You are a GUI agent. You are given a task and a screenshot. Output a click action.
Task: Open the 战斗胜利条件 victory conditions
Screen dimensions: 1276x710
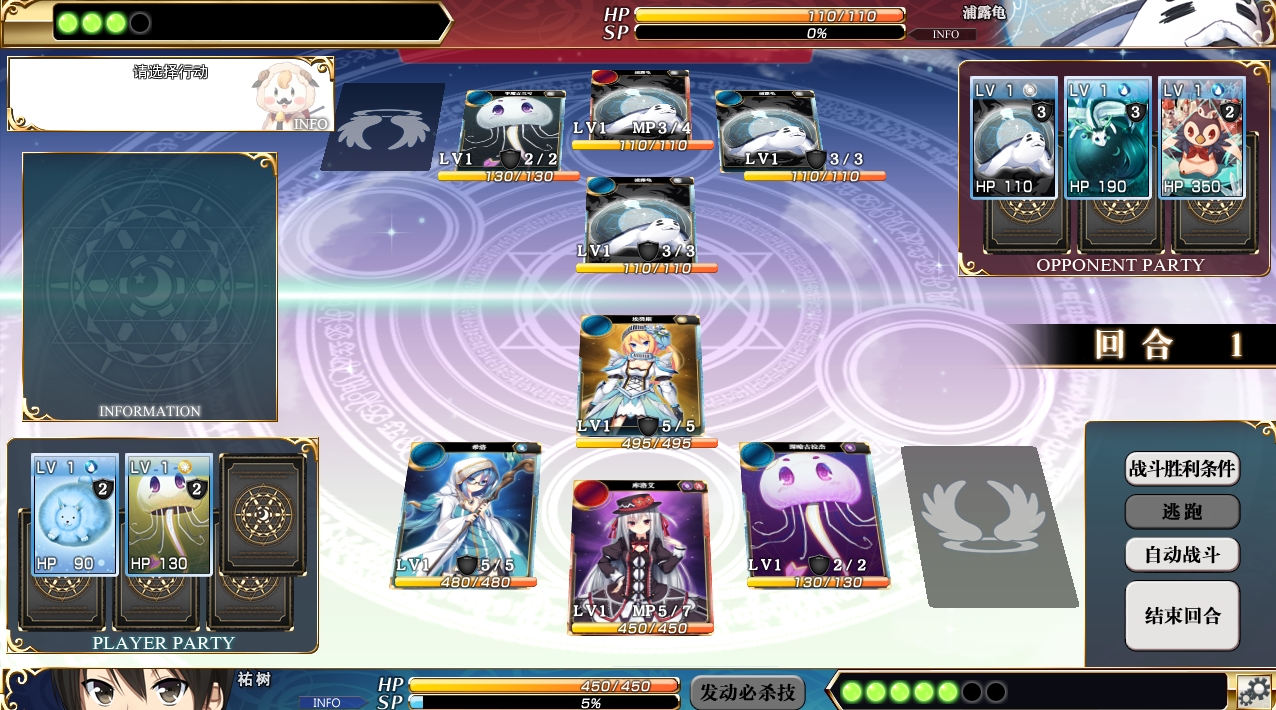[1182, 468]
